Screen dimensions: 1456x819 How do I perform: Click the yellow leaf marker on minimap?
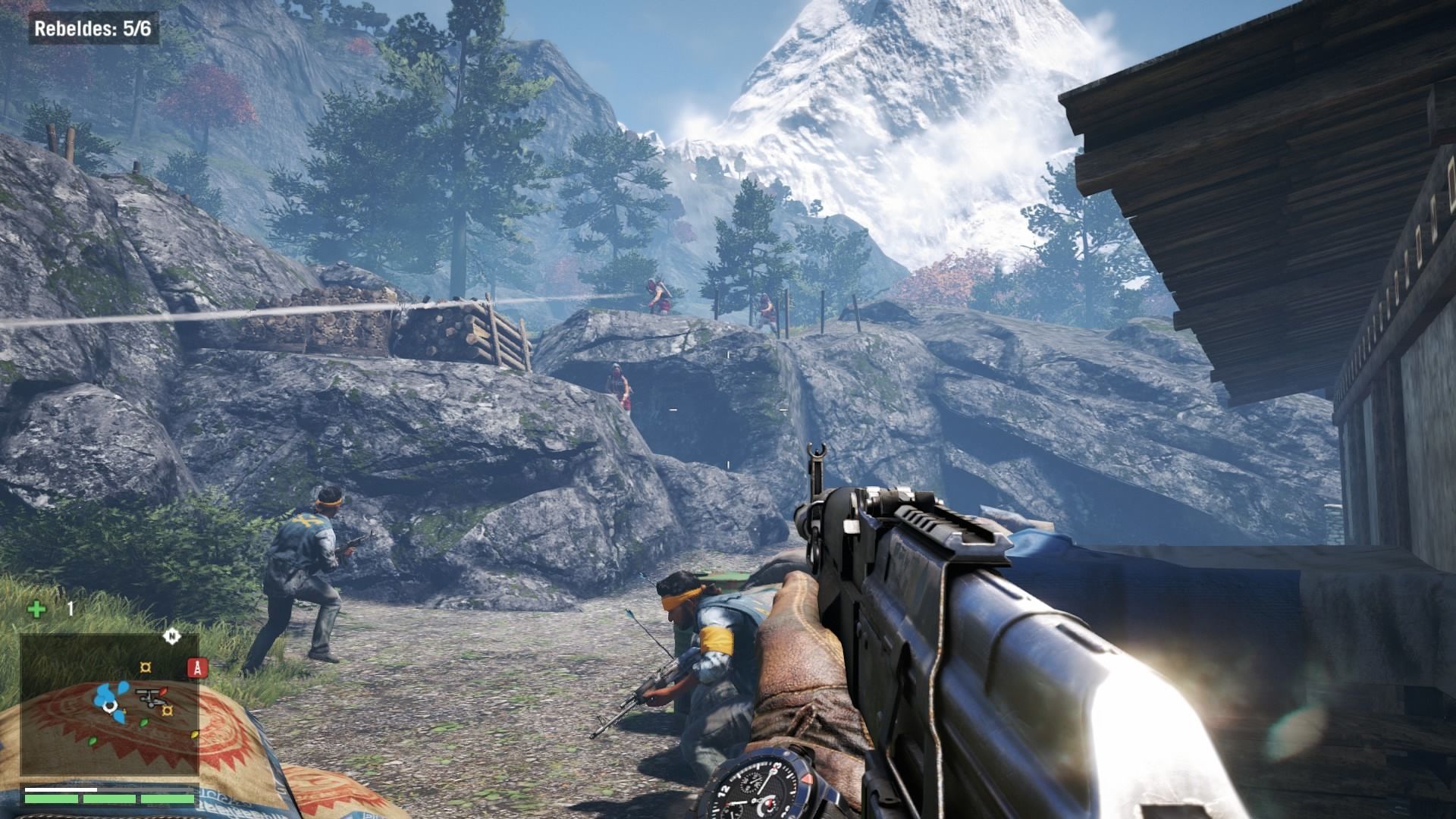pyautogui.click(x=193, y=734)
